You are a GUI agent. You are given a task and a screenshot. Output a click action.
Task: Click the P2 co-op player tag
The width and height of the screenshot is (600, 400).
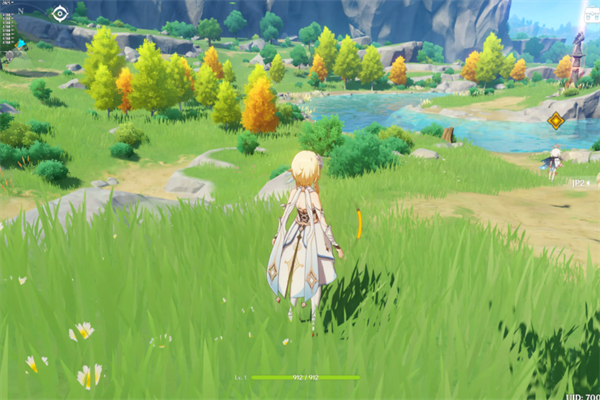[579, 184]
